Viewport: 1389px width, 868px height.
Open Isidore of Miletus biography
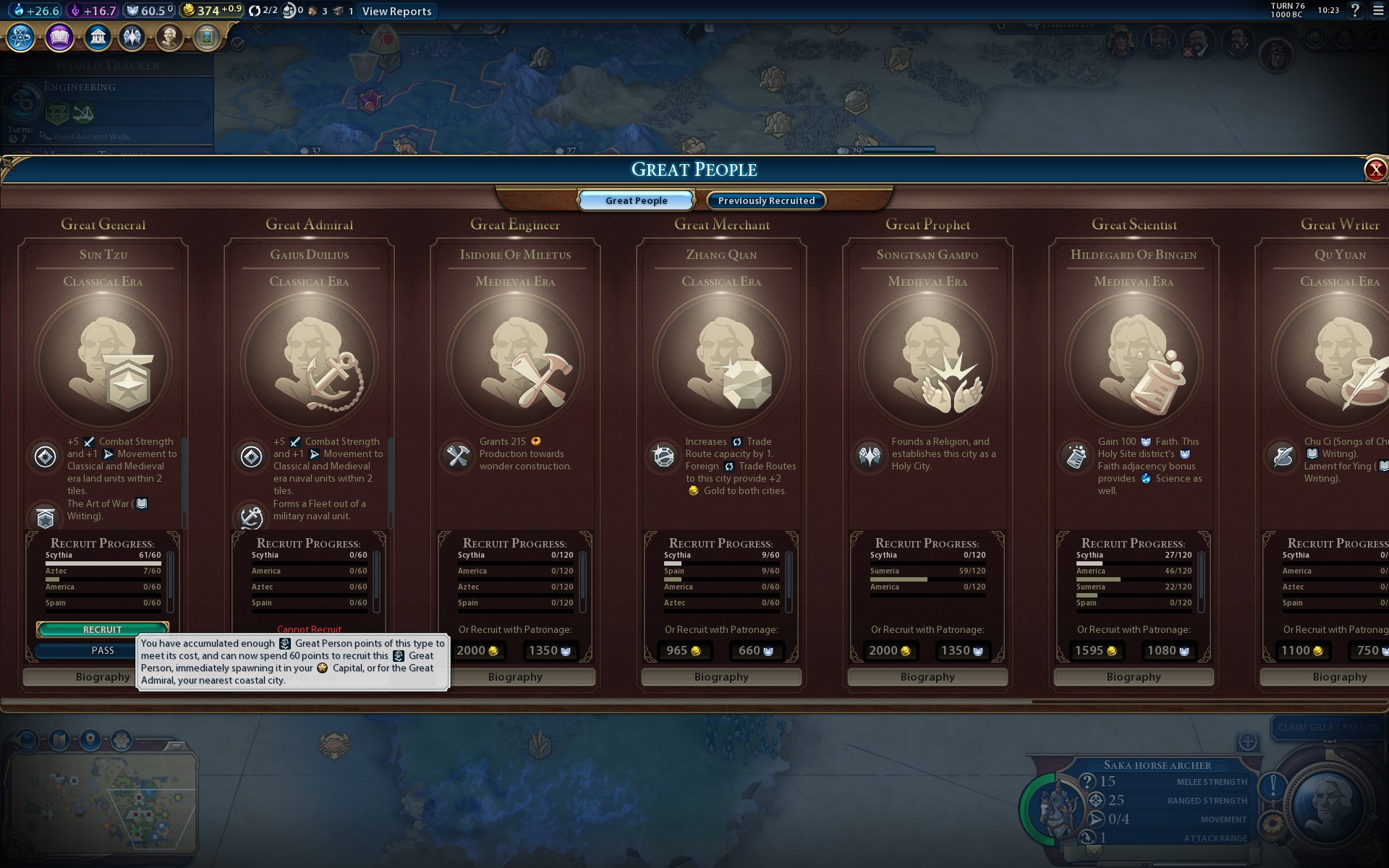pyautogui.click(x=515, y=677)
